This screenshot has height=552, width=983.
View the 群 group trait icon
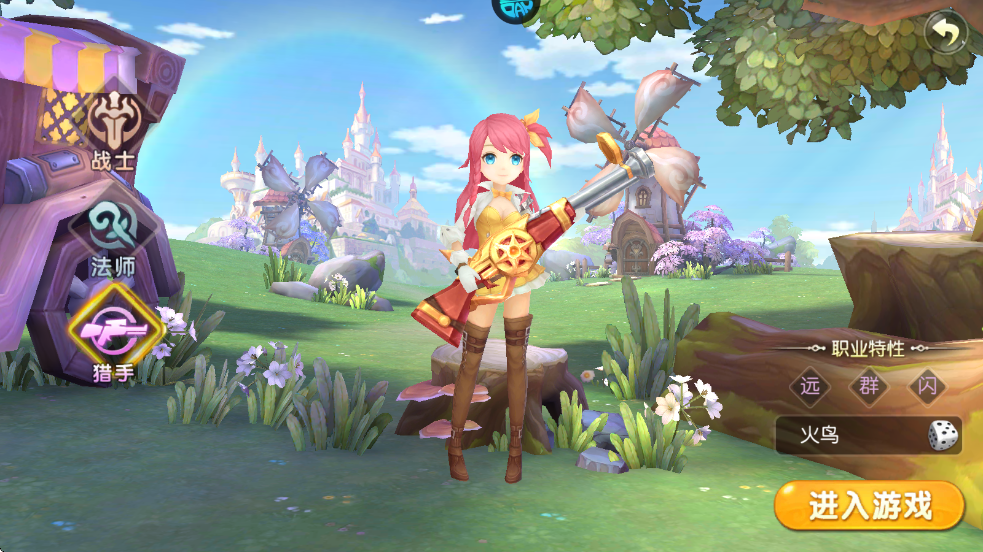click(x=869, y=387)
